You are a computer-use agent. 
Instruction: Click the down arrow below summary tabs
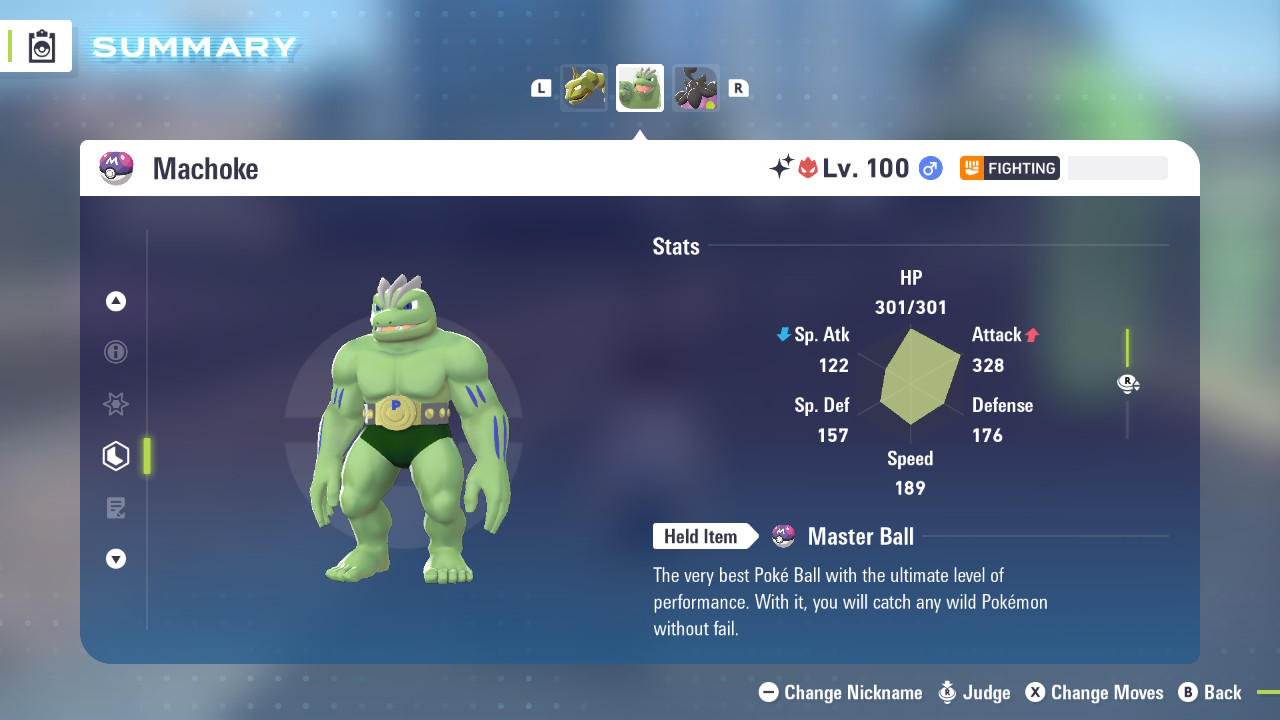116,559
